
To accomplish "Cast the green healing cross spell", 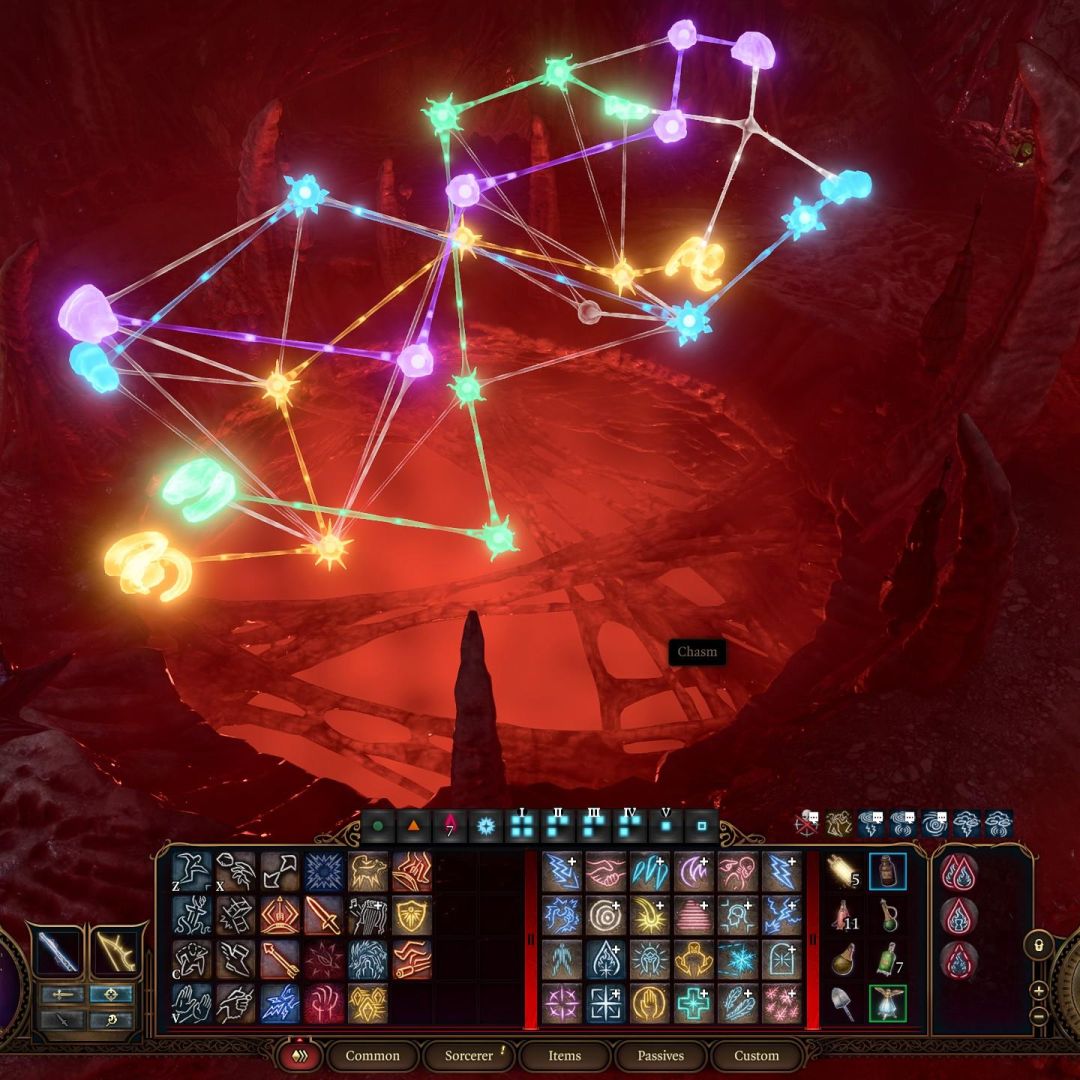I will pyautogui.click(x=693, y=1003).
